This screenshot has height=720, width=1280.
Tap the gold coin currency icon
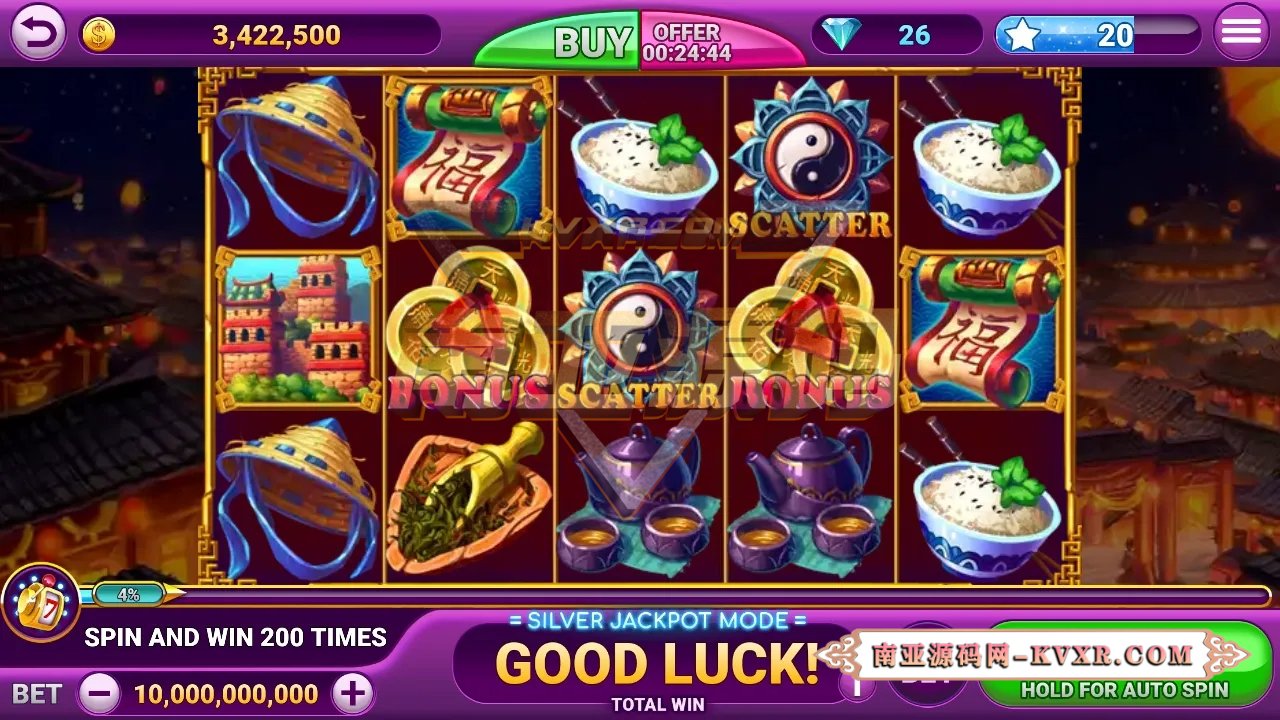[97, 33]
